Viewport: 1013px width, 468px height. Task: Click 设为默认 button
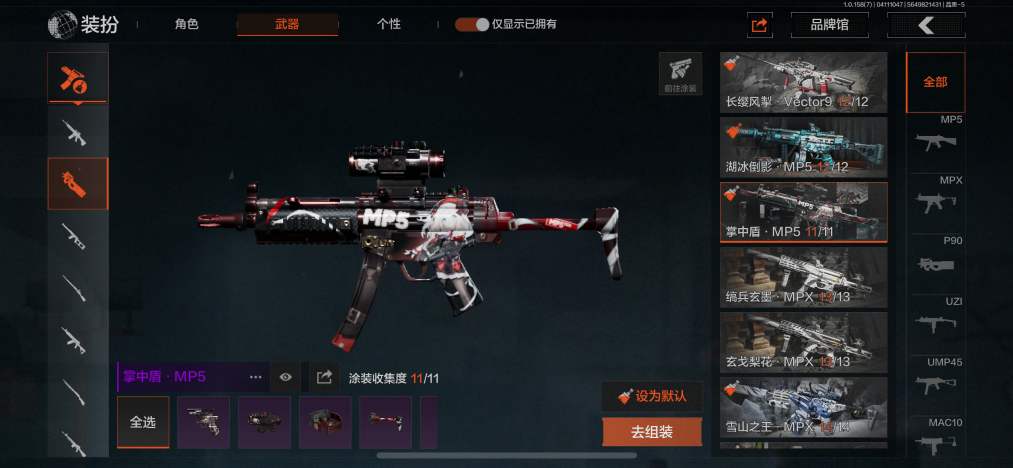[x=652, y=396]
